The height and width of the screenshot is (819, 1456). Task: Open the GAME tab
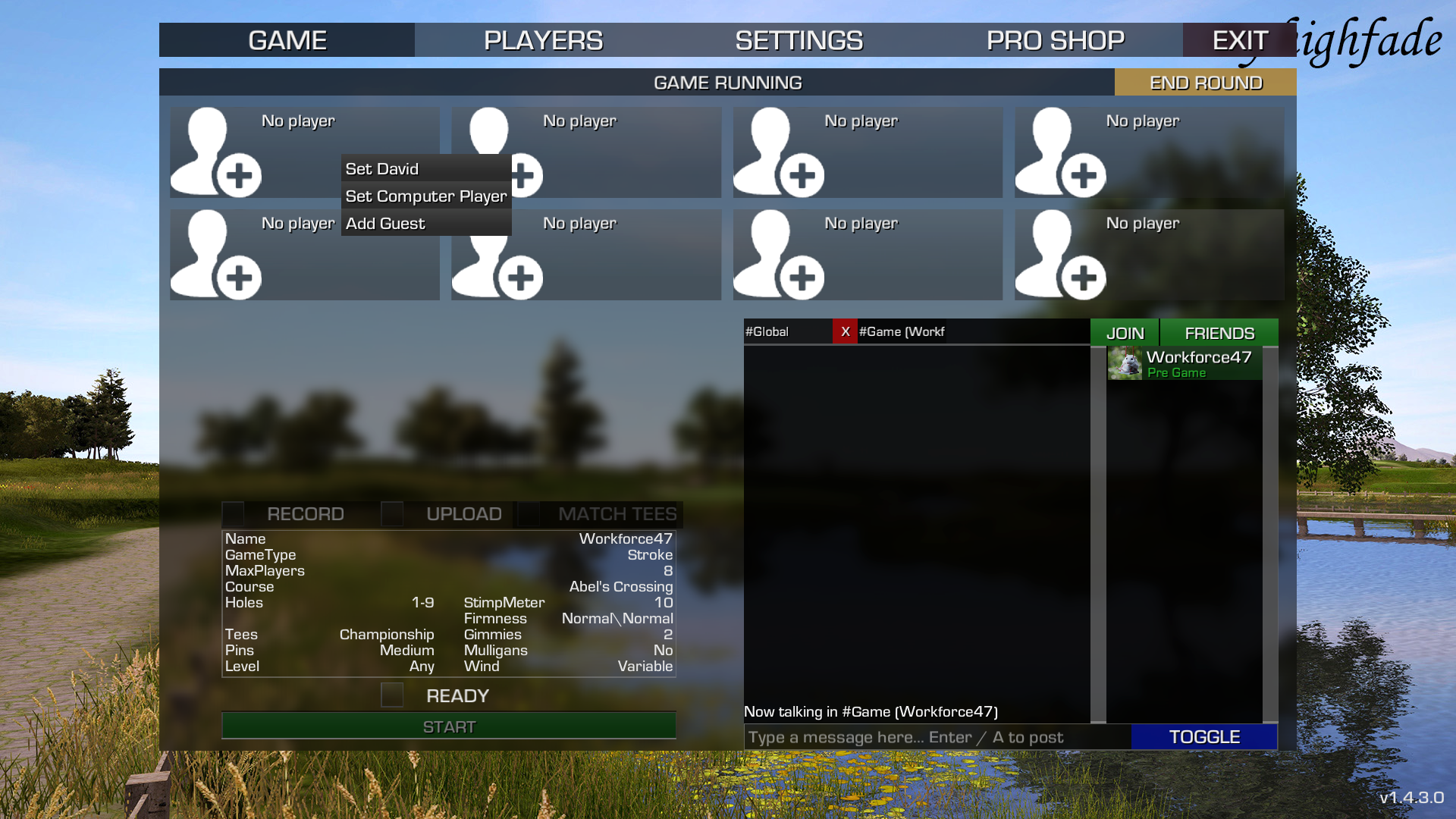287,40
